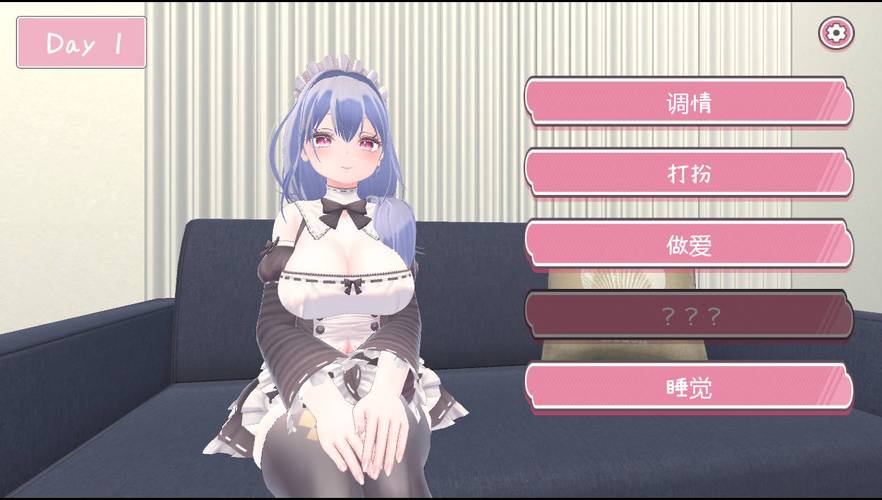The height and width of the screenshot is (500, 882).
Task: Select the 打扮 dress-up option
Action: pos(689,173)
